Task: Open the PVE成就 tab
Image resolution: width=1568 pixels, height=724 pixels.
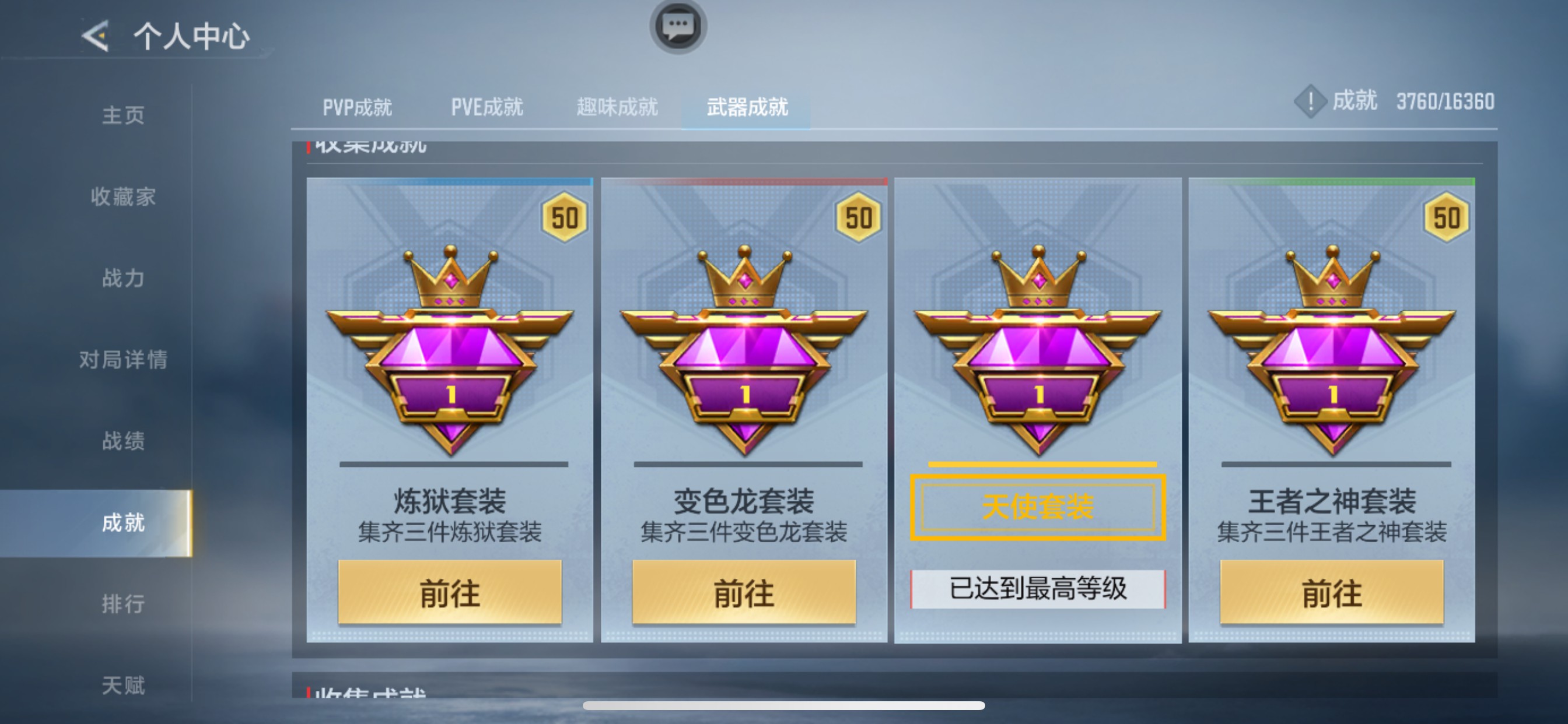Action: click(487, 107)
